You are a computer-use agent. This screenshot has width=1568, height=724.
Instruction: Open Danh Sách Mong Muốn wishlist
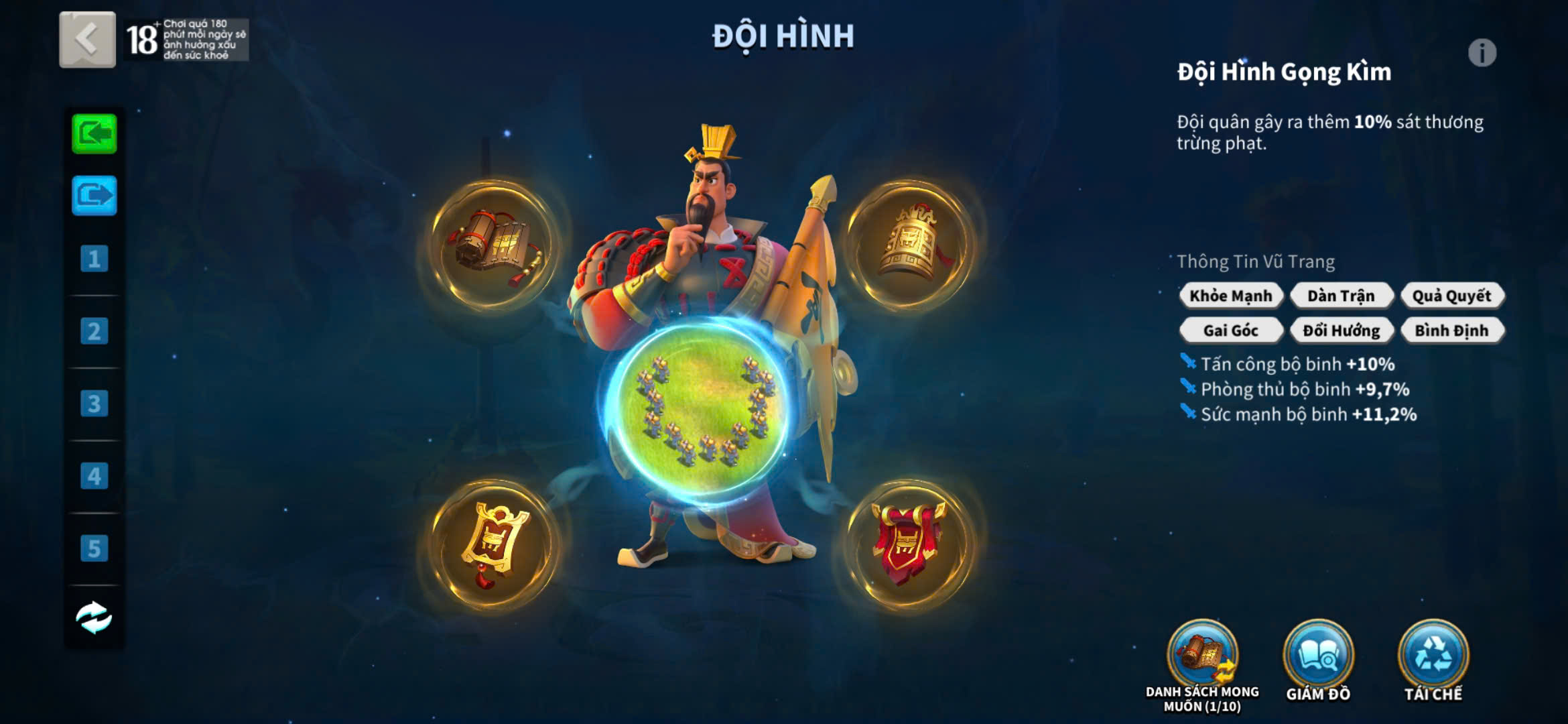(x=1203, y=656)
